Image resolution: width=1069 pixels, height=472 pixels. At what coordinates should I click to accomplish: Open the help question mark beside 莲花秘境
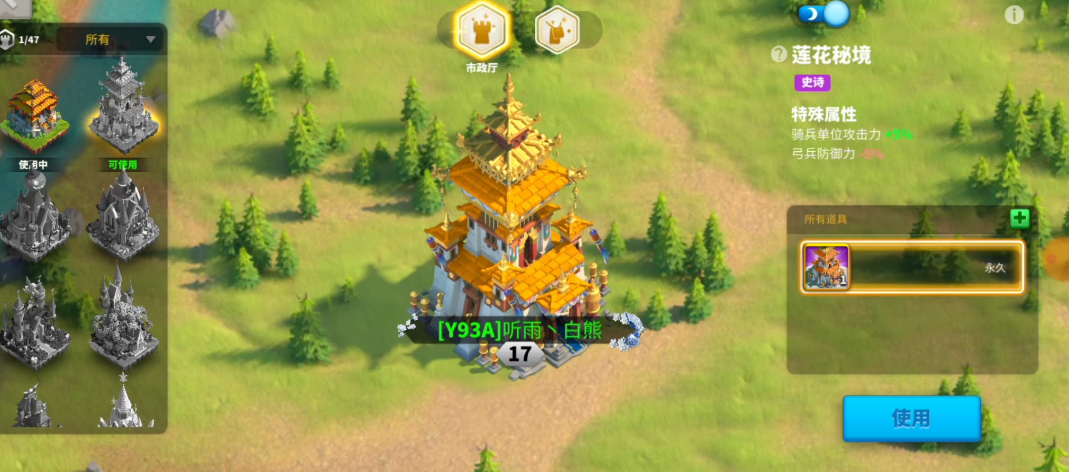point(779,55)
